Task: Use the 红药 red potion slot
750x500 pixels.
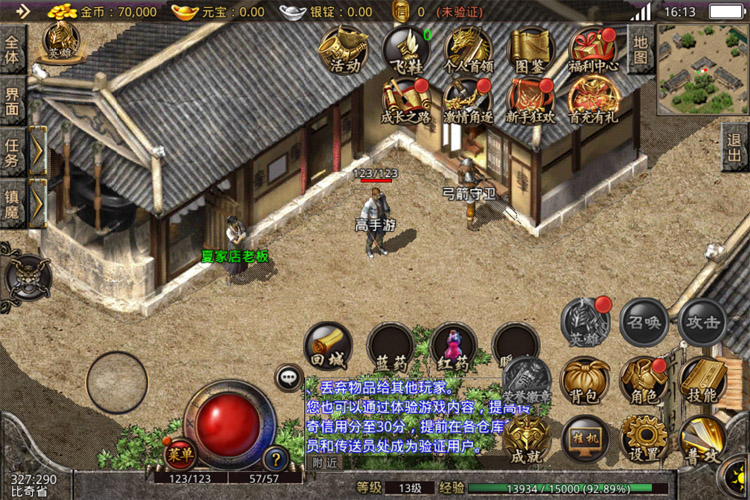Action: pyautogui.click(x=453, y=347)
